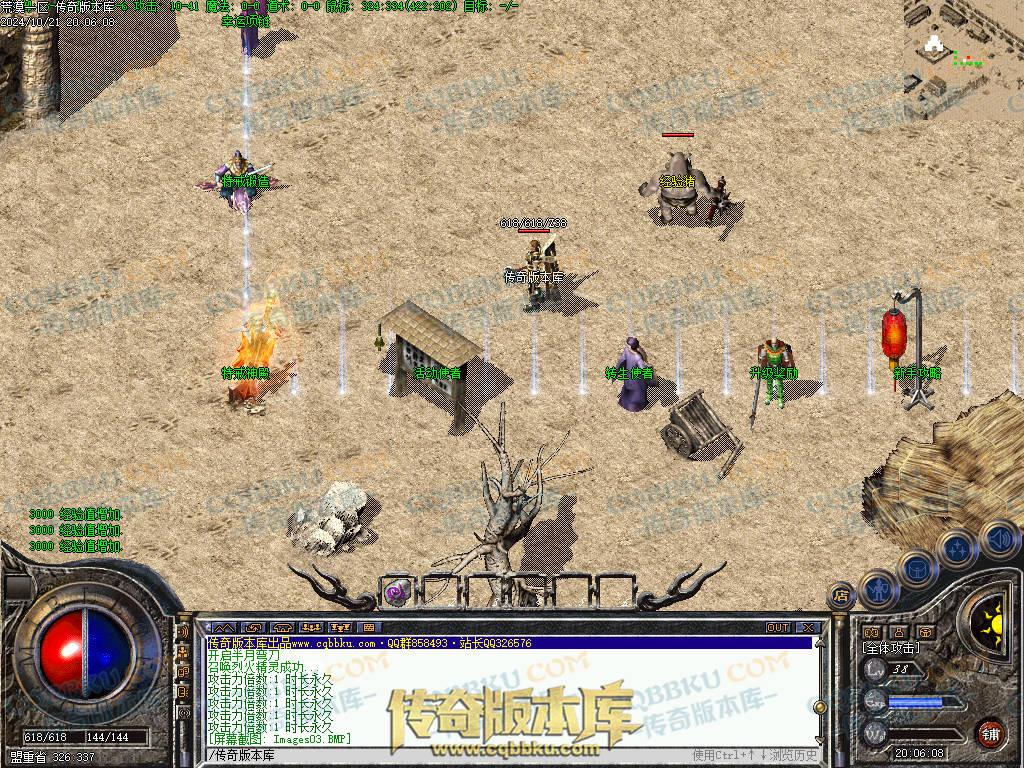Open the keypad grid button above chat
Image resolution: width=1024 pixels, height=768 pixels.
pyautogui.click(x=367, y=627)
